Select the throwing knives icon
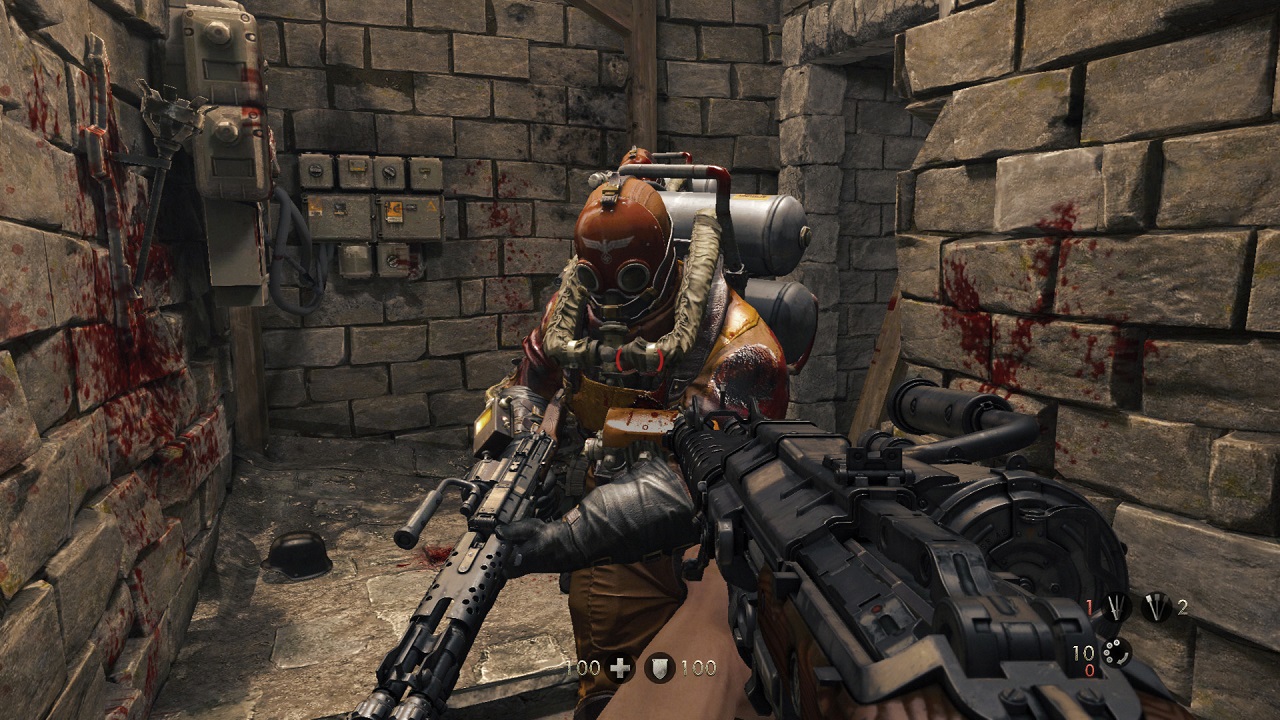Screen dimensions: 1280x720 coord(1116,607)
